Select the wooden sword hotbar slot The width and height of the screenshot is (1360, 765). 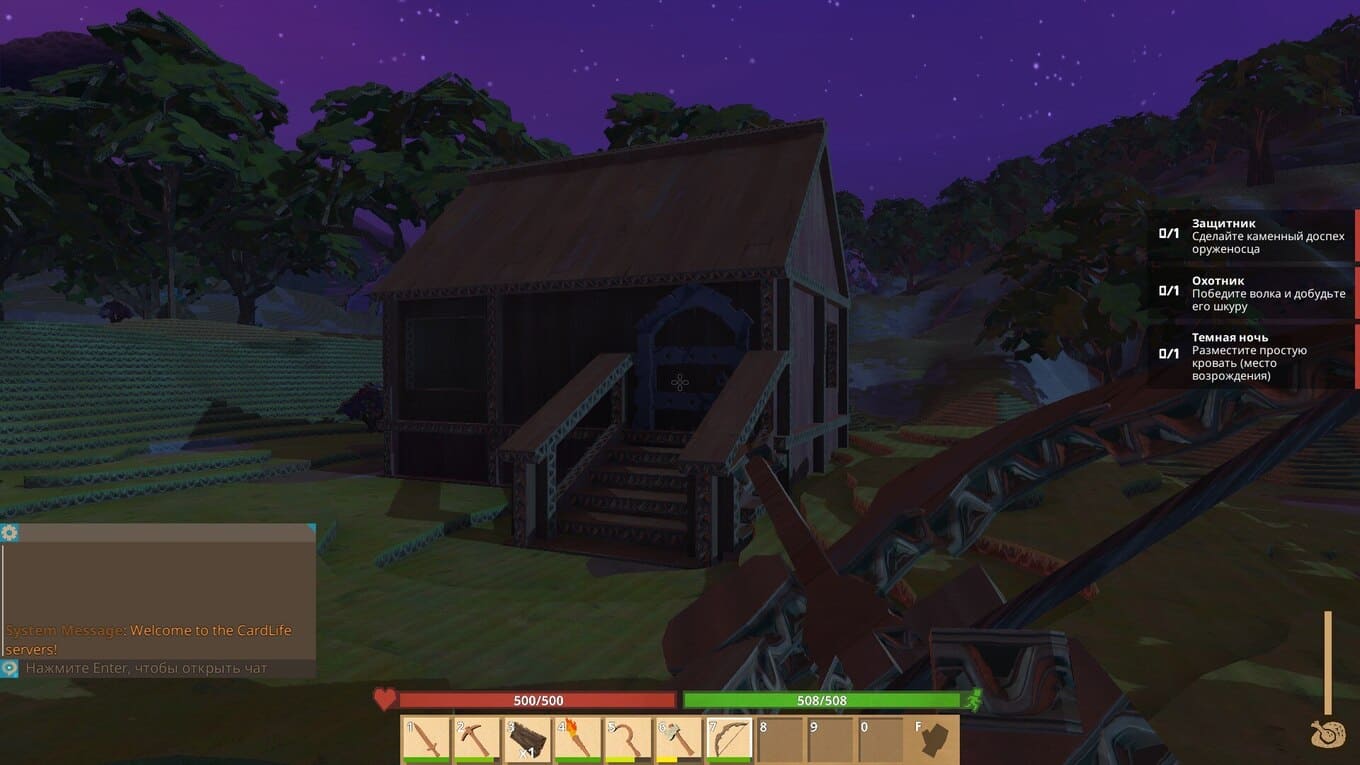click(426, 740)
